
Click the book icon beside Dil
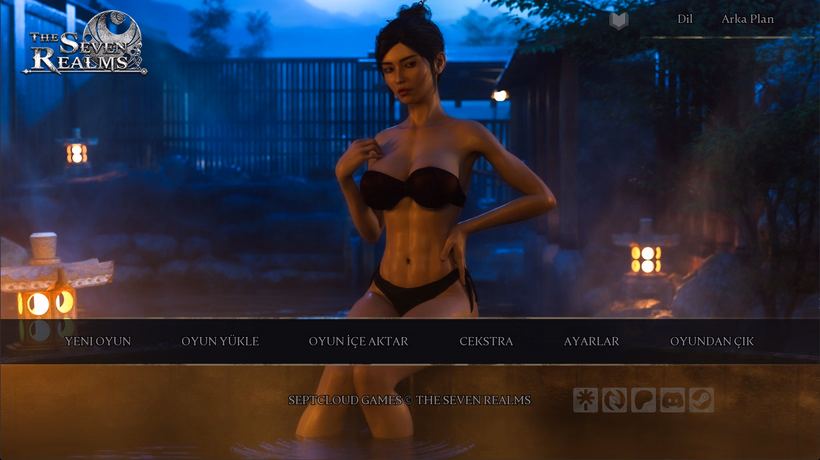(619, 20)
